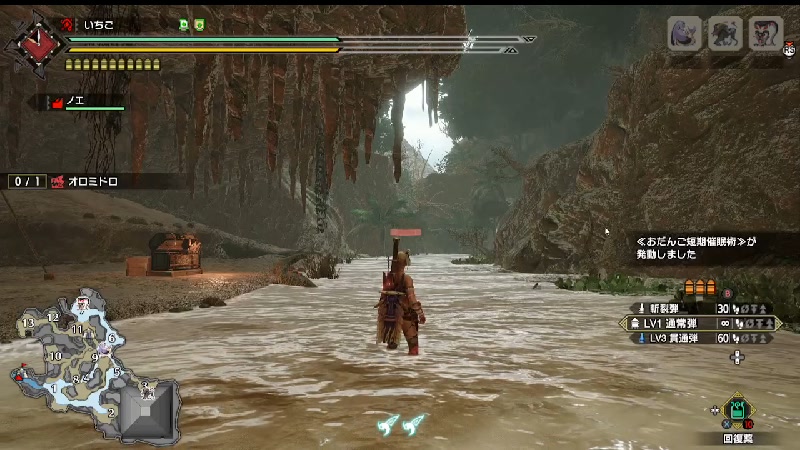Select the red-faced monster target icon
800x450 pixels.
point(765,33)
